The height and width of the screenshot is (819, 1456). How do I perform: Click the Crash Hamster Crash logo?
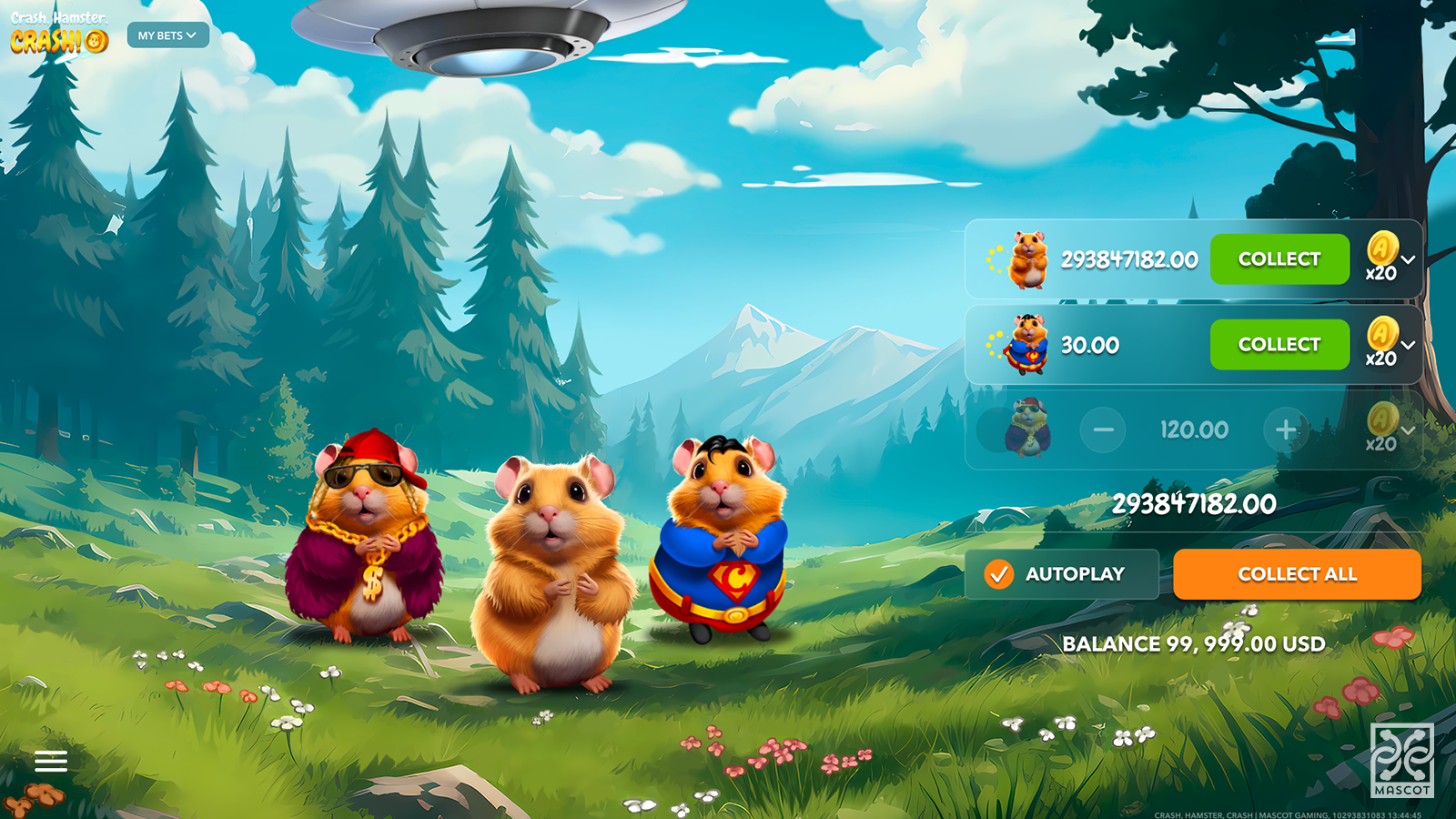point(59,34)
